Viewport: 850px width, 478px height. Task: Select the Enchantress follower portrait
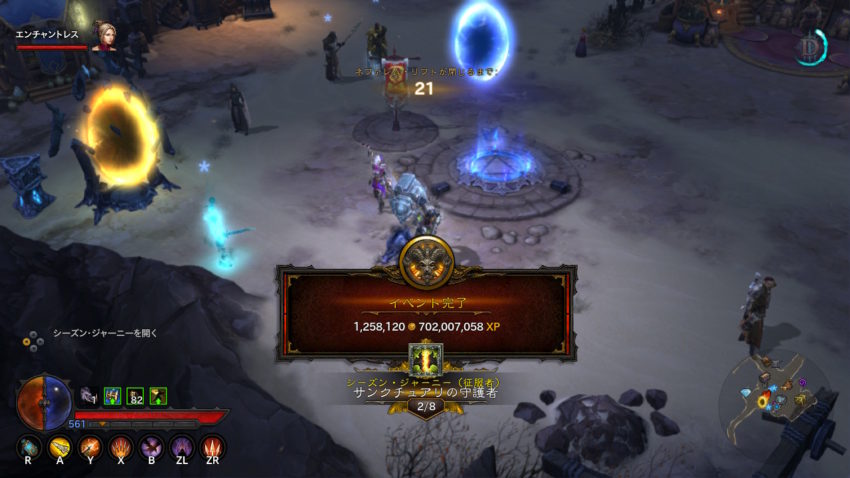tap(103, 35)
